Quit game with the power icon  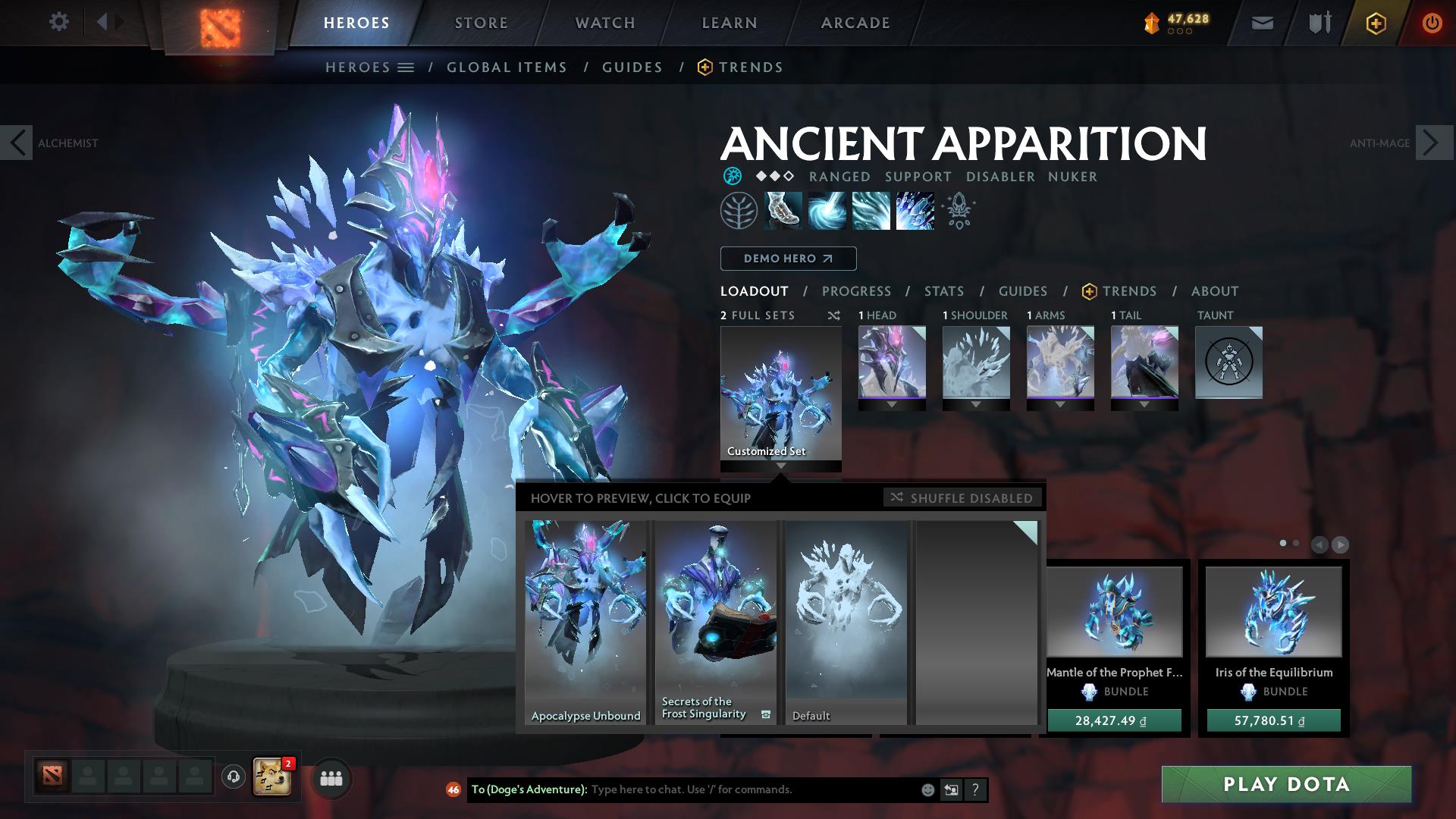[x=1432, y=23]
